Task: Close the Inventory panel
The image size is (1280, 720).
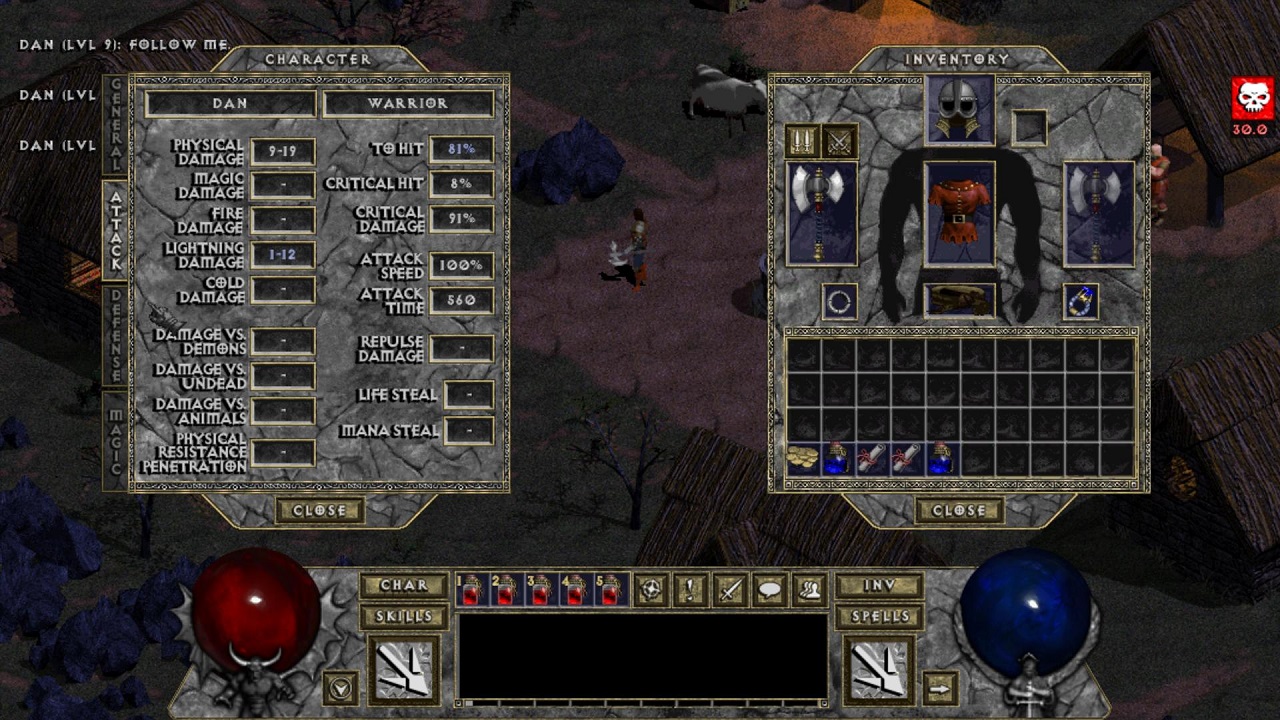Action: (x=959, y=510)
